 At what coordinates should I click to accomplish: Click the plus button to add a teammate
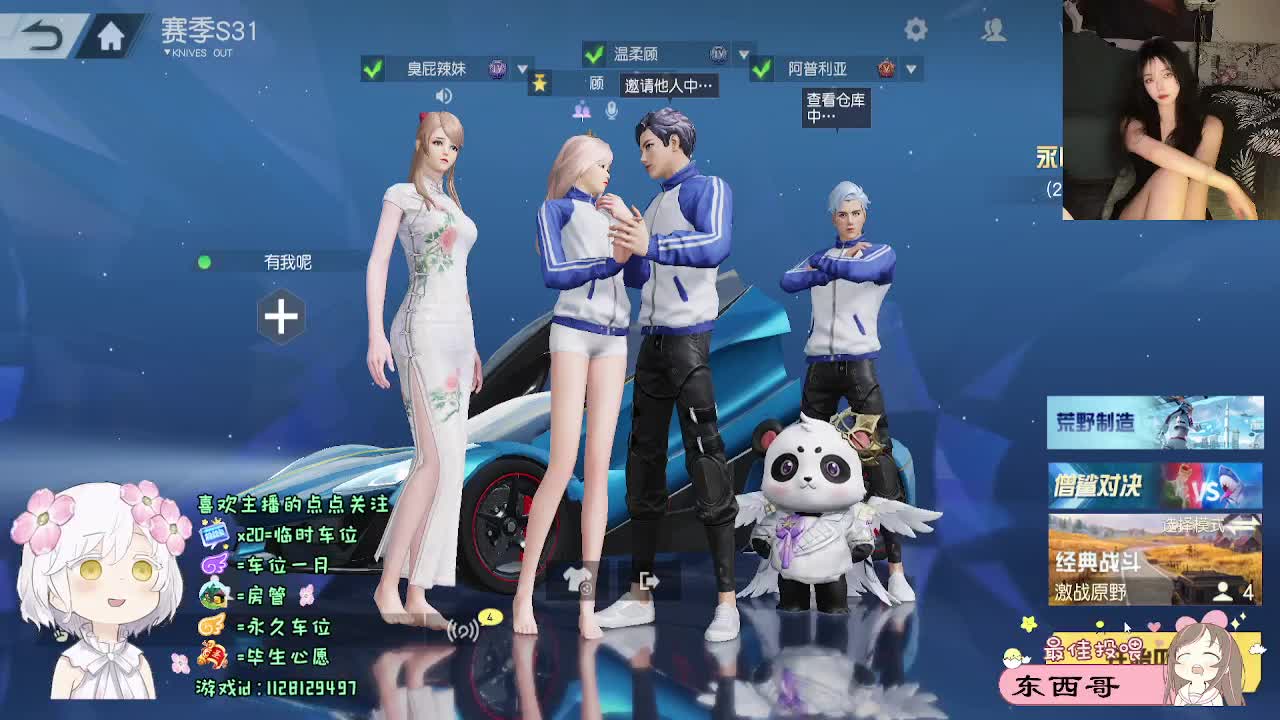coord(282,318)
